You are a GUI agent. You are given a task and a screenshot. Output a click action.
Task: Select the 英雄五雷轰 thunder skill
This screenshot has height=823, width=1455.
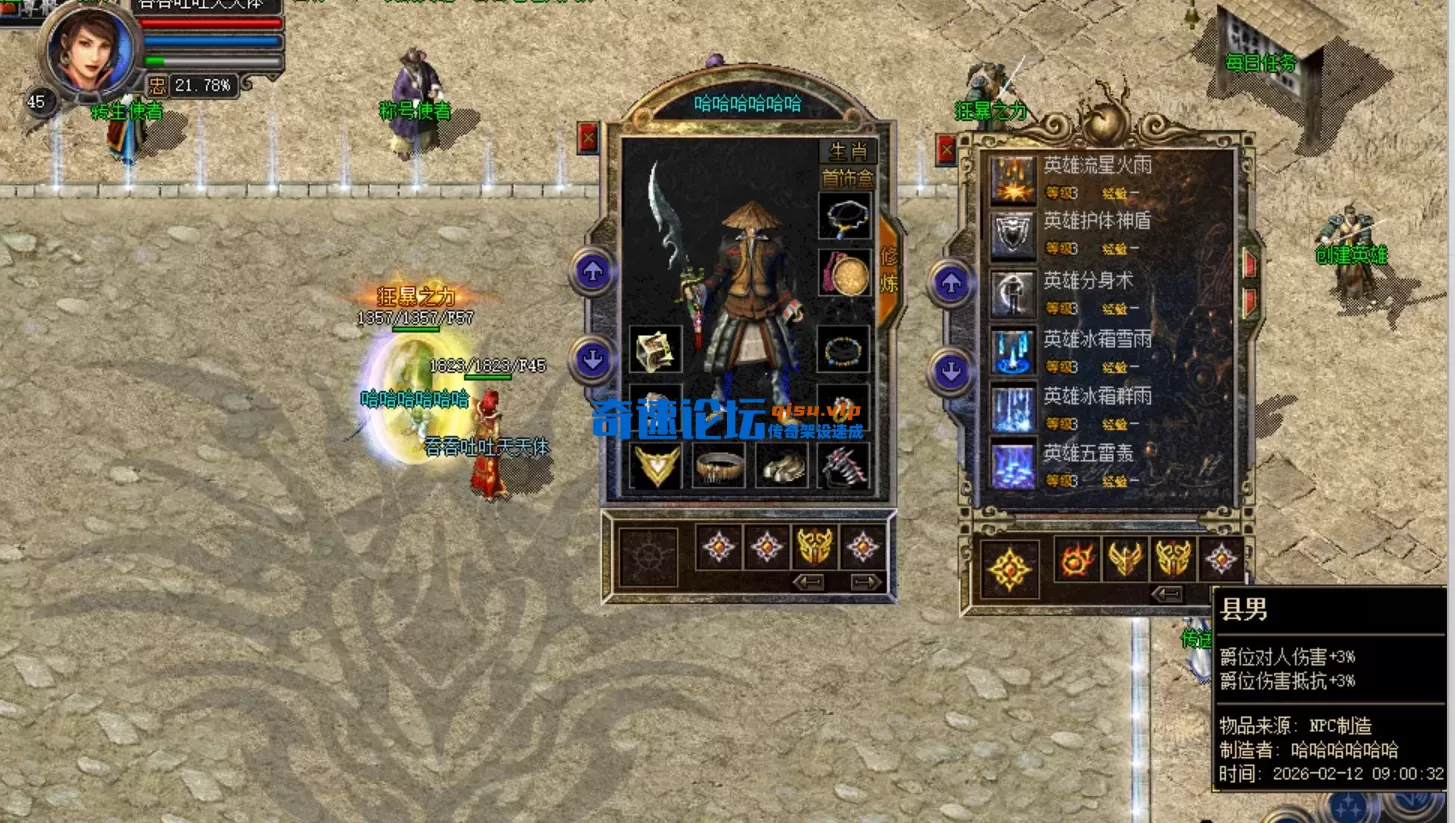tap(1013, 466)
